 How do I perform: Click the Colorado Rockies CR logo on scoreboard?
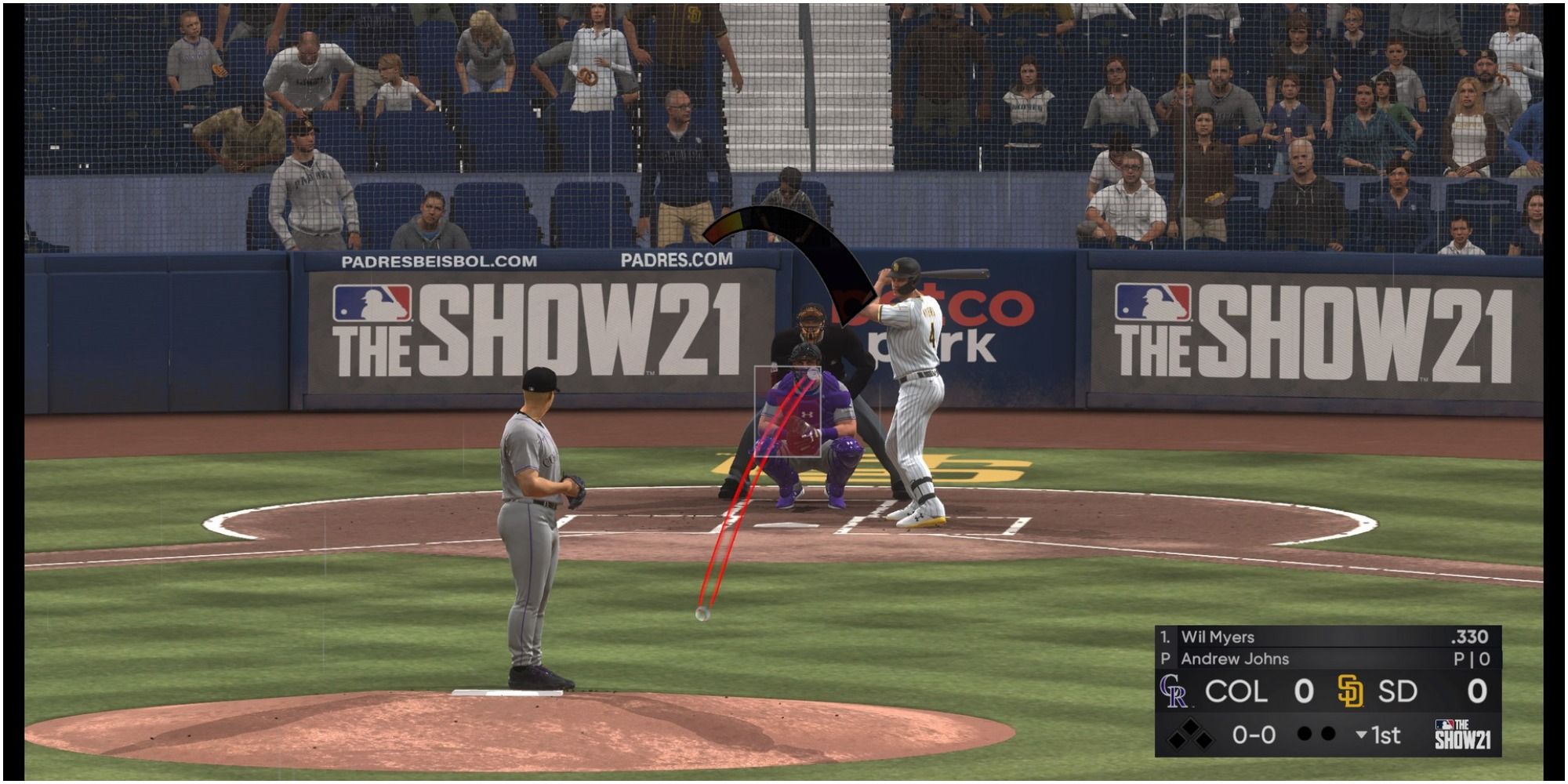coord(1174,691)
